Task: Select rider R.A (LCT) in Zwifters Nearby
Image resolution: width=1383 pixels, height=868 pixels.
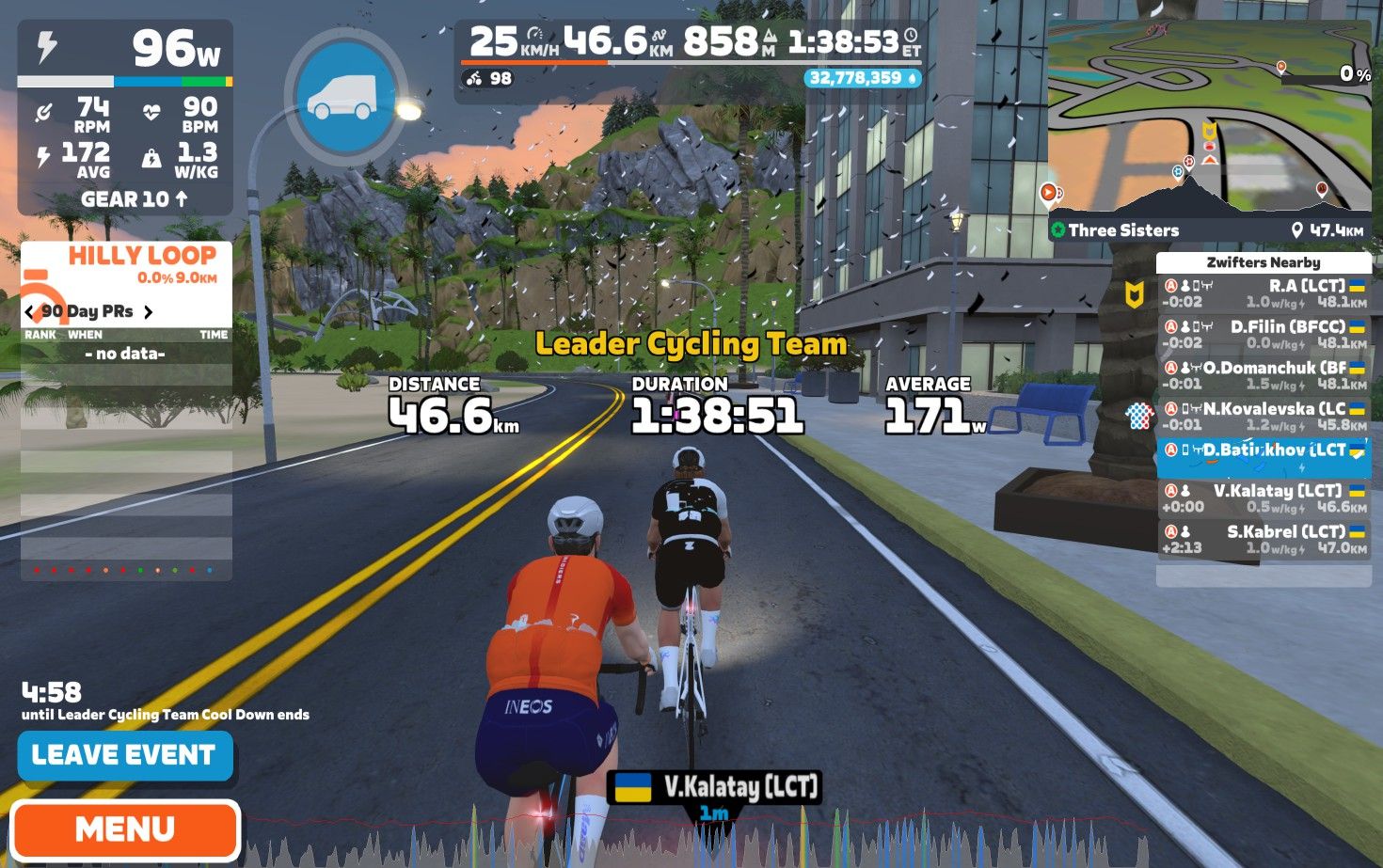Action: tap(1263, 293)
